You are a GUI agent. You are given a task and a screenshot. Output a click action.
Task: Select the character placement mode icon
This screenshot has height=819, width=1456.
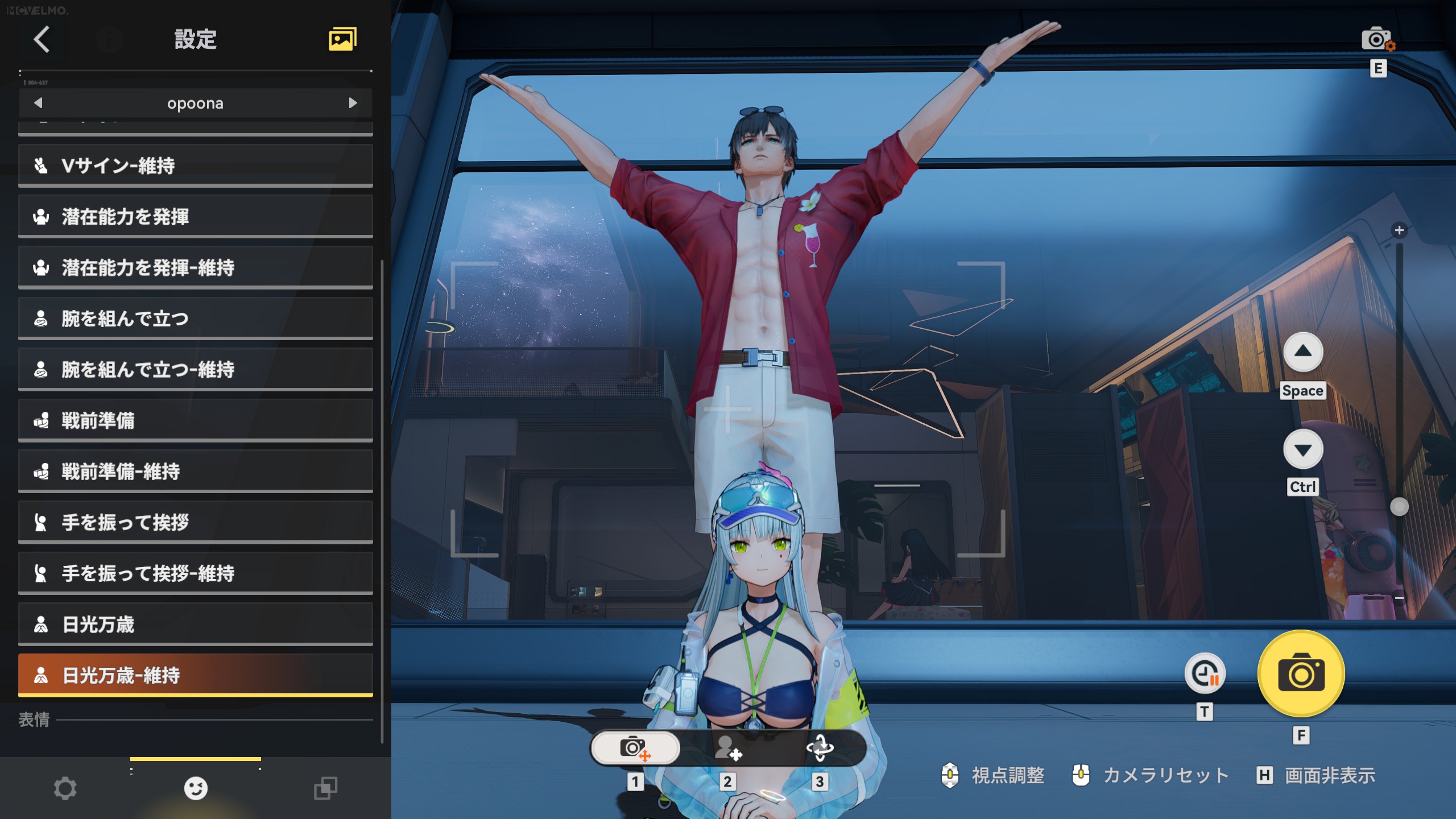[728, 747]
